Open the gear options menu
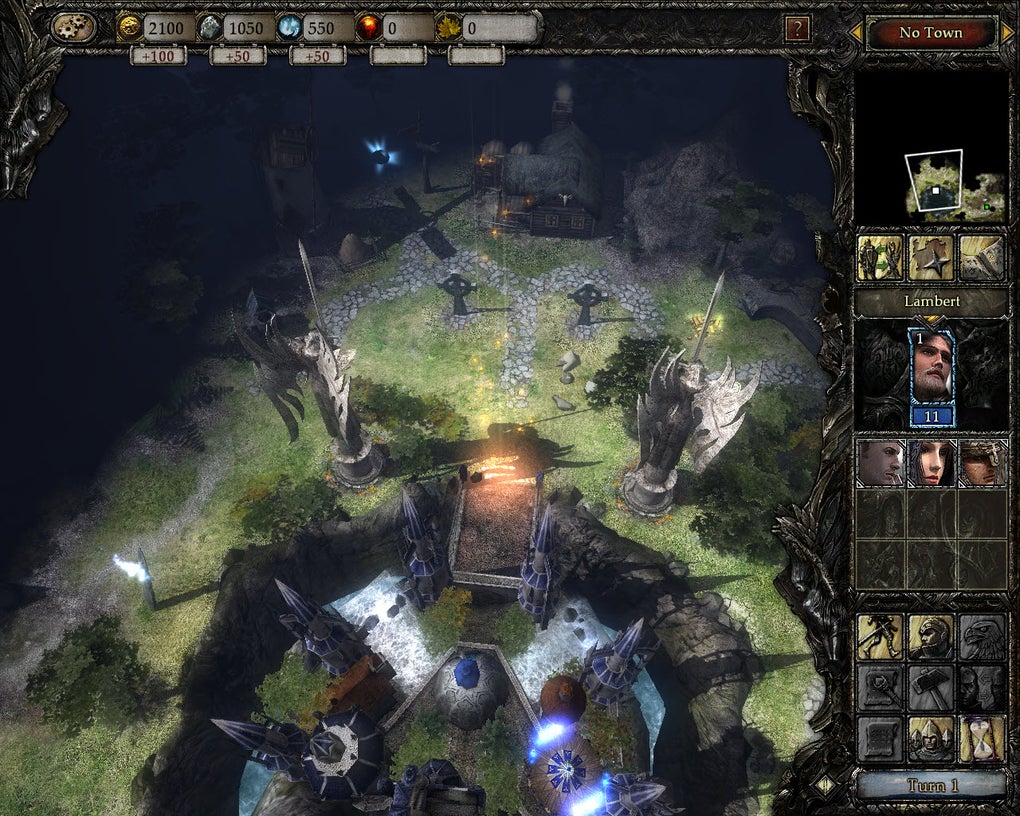Screen dimensions: 1020x816 74,28
